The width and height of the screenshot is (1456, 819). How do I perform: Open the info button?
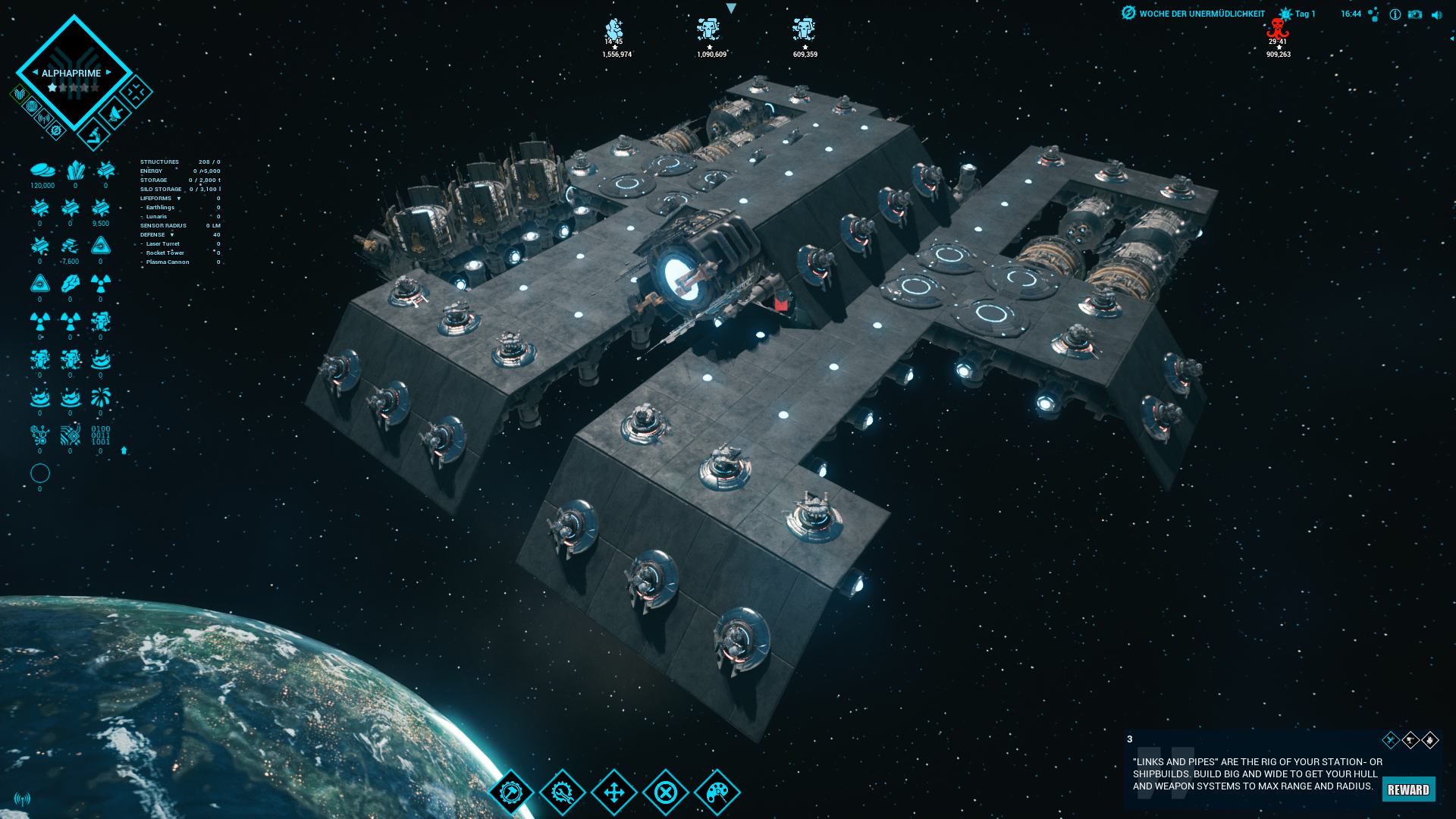[x=1395, y=14]
